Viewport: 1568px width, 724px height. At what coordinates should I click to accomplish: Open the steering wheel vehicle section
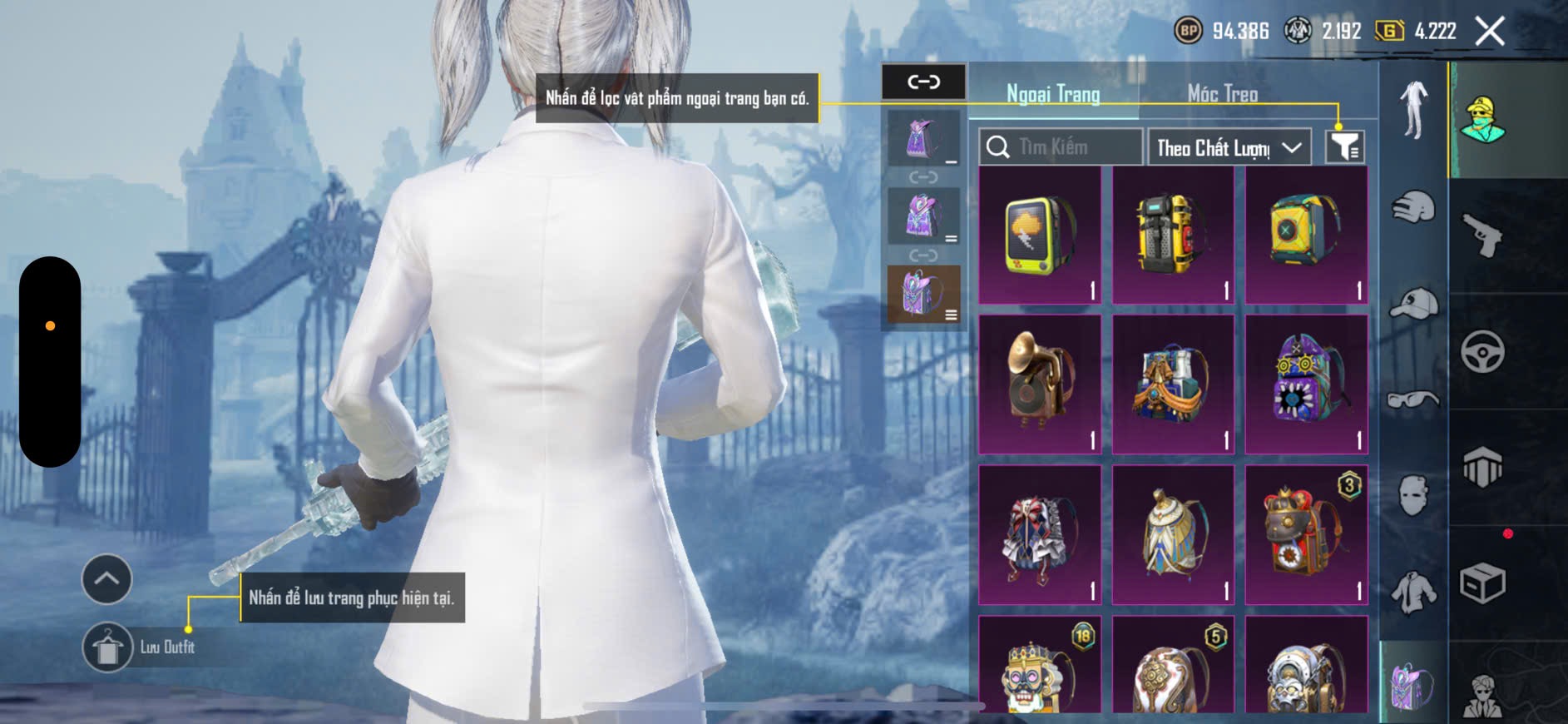click(x=1483, y=351)
